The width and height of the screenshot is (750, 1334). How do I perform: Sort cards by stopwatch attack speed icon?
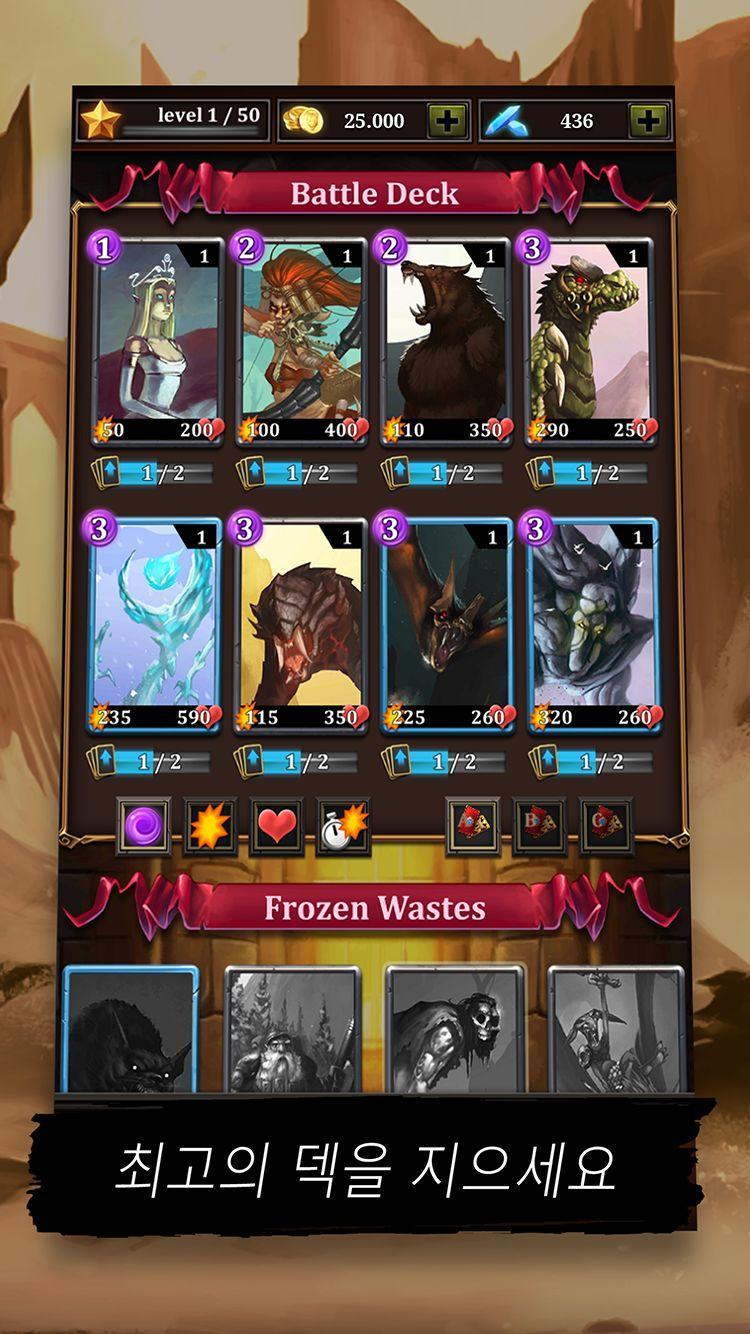coord(343,826)
